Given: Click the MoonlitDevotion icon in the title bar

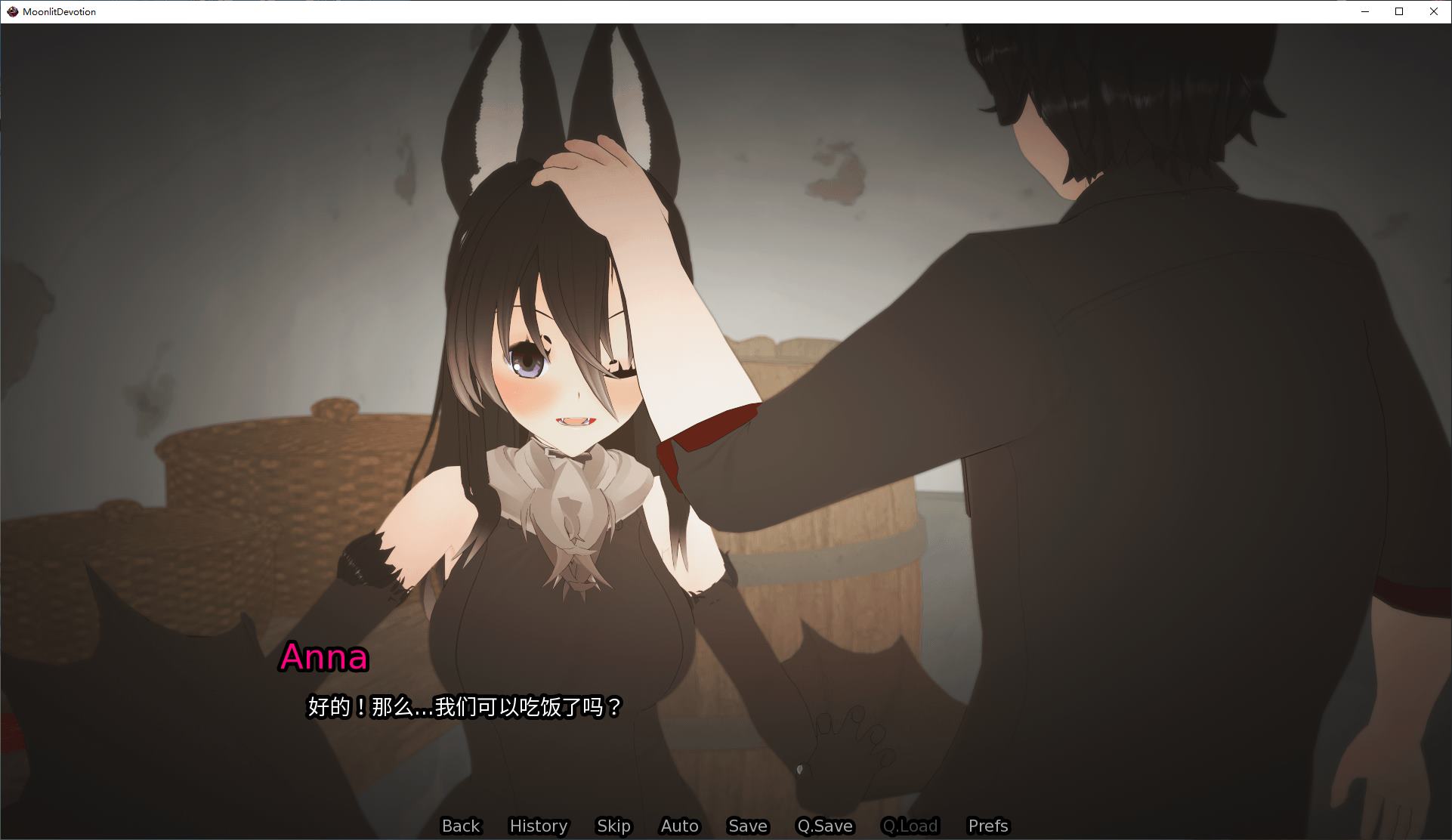Looking at the screenshot, I should 11,11.
